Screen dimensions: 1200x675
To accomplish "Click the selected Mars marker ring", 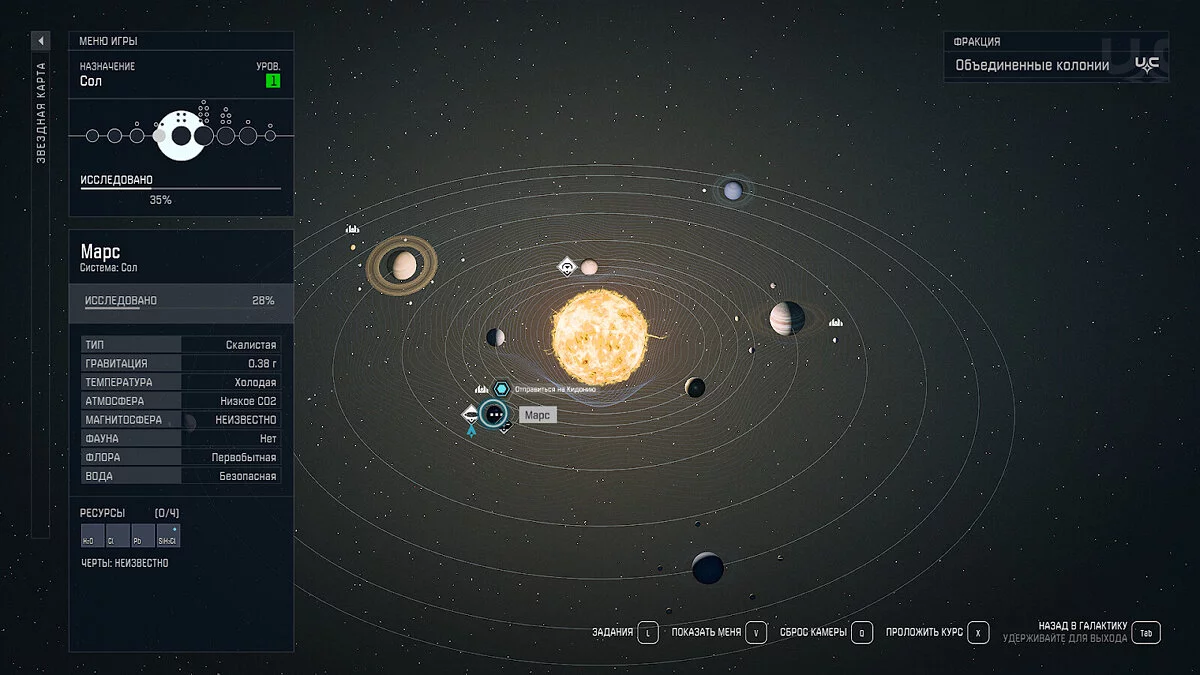I will coord(494,414).
